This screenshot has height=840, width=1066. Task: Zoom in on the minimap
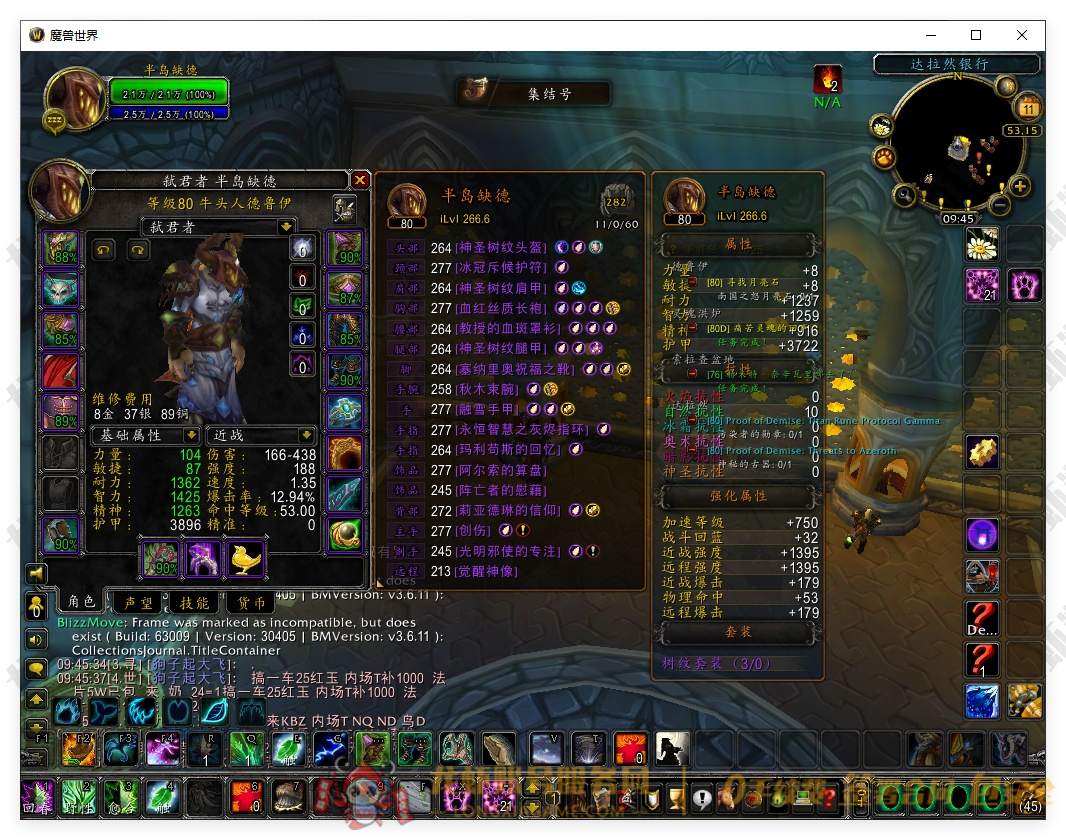coord(1020,186)
